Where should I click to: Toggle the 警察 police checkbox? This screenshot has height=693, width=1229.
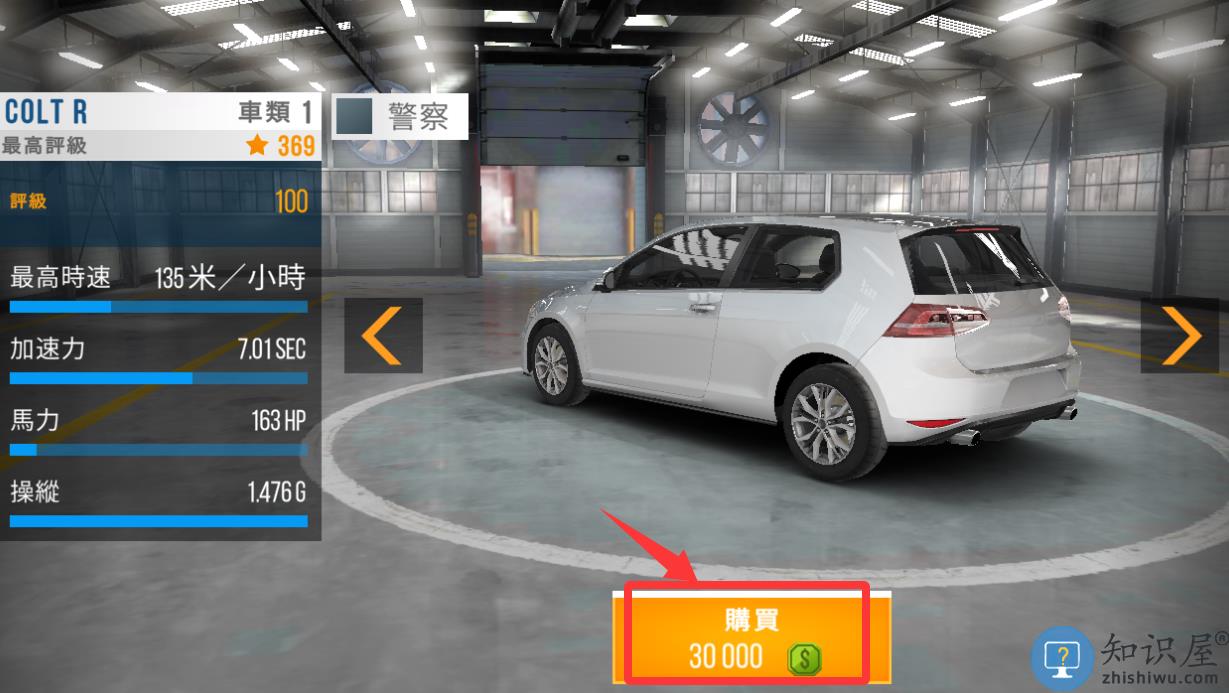355,117
